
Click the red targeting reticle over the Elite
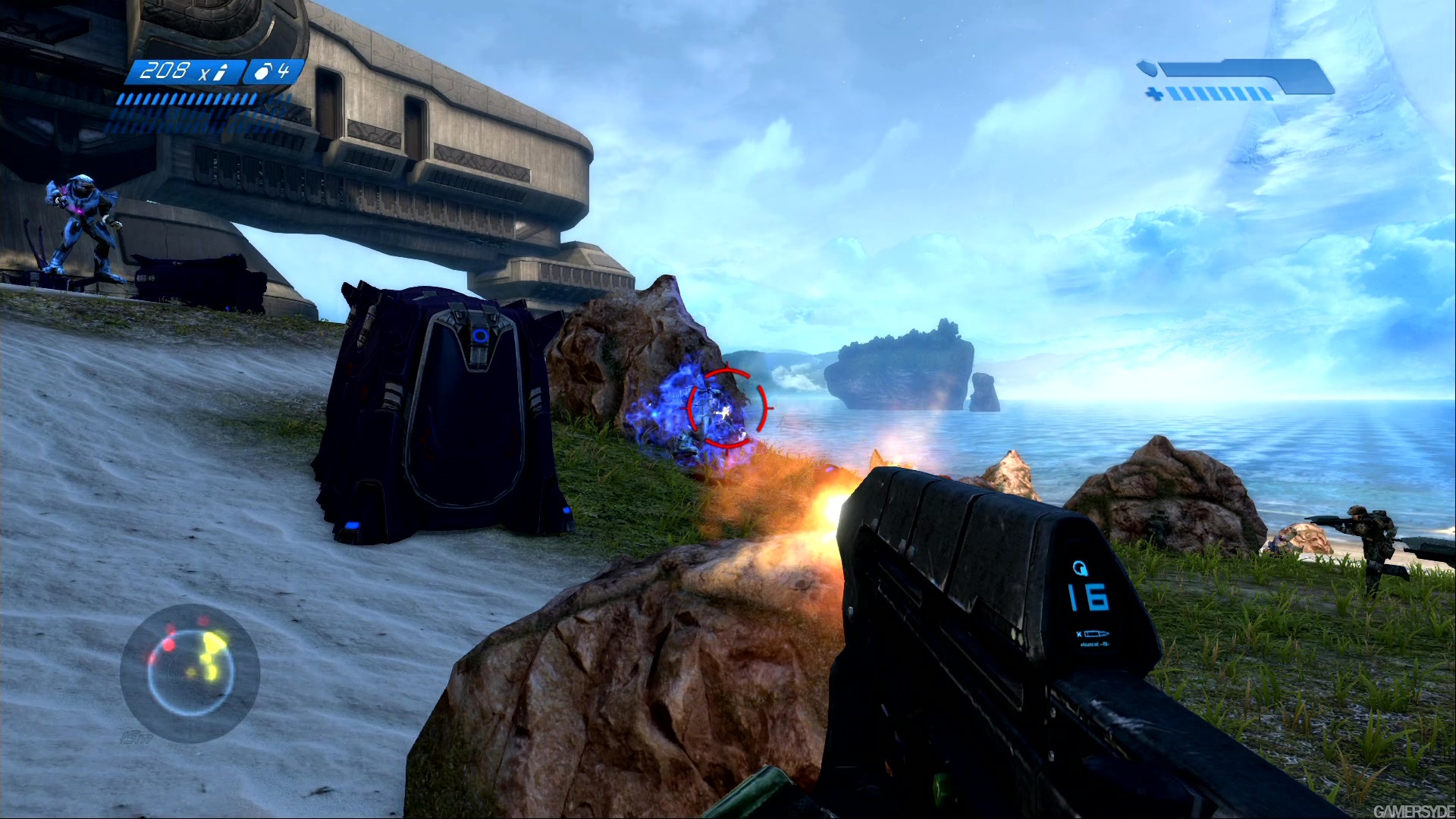(x=726, y=409)
